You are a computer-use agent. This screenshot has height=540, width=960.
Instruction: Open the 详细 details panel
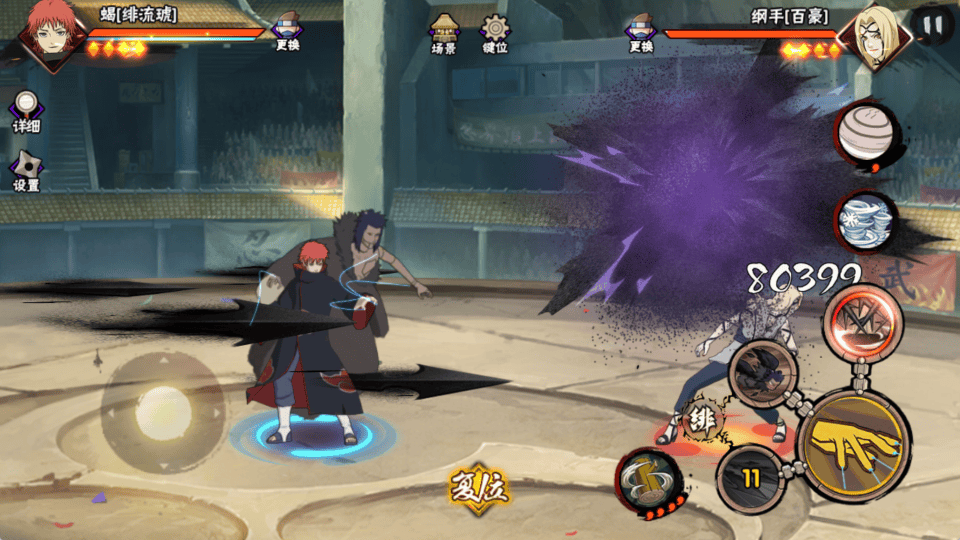click(26, 111)
